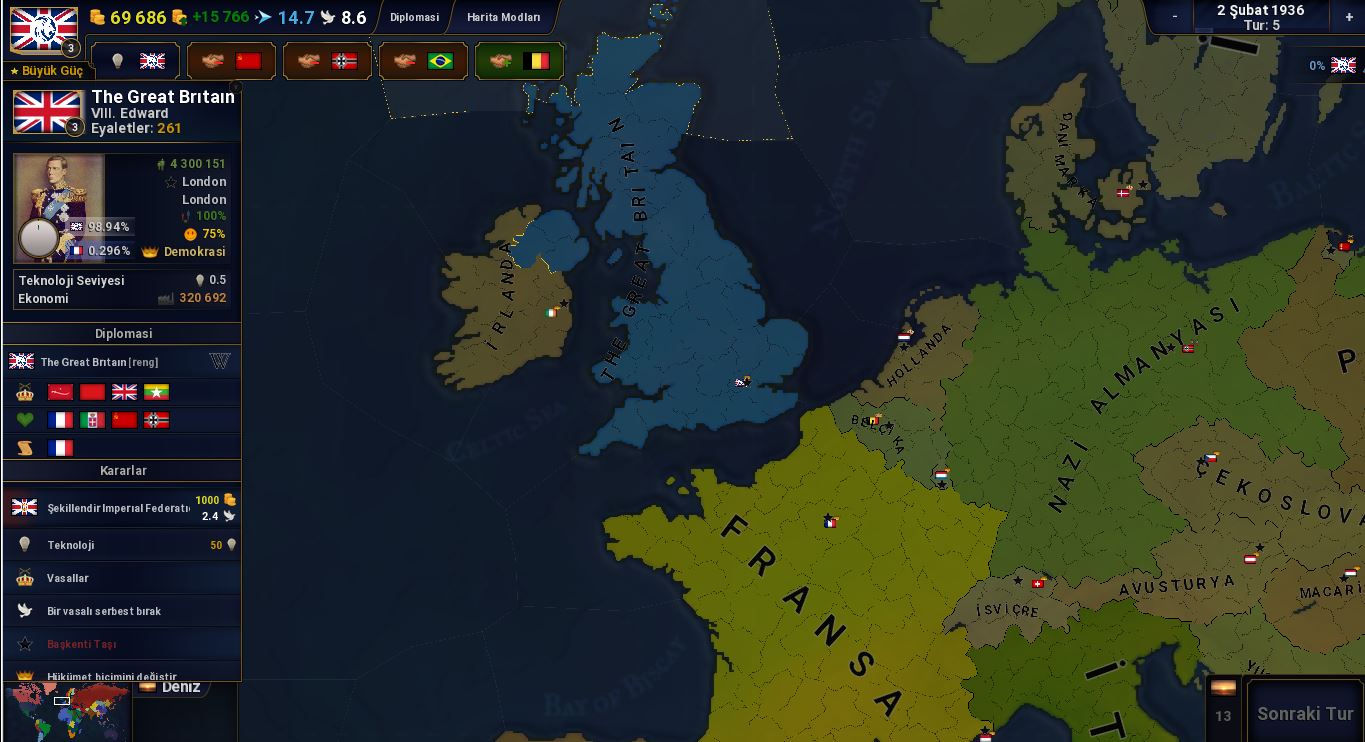This screenshot has width=1365, height=742.
Task: Open the red China flag notification
Action: (x=231, y=61)
